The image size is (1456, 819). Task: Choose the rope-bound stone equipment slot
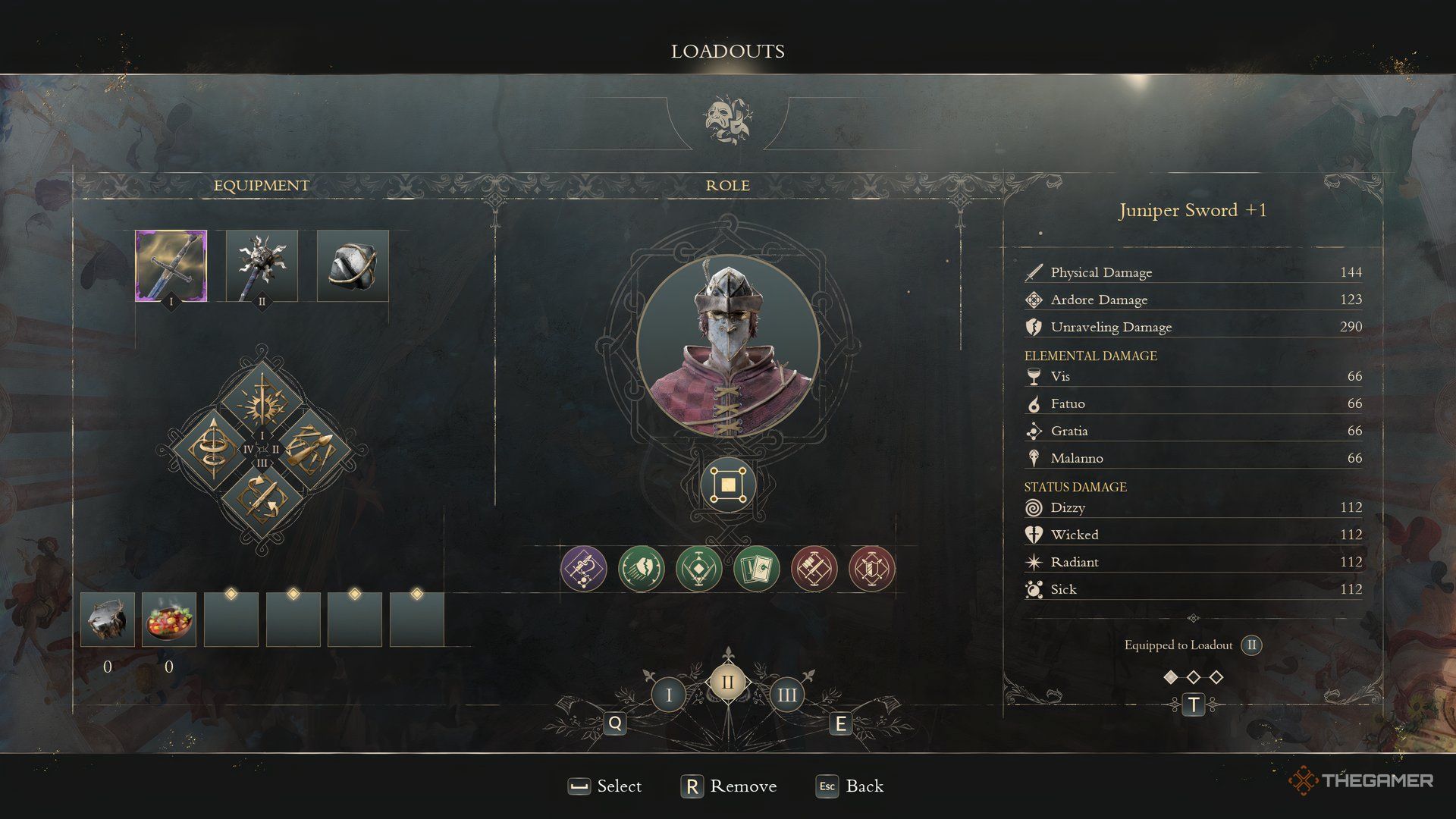tap(353, 265)
